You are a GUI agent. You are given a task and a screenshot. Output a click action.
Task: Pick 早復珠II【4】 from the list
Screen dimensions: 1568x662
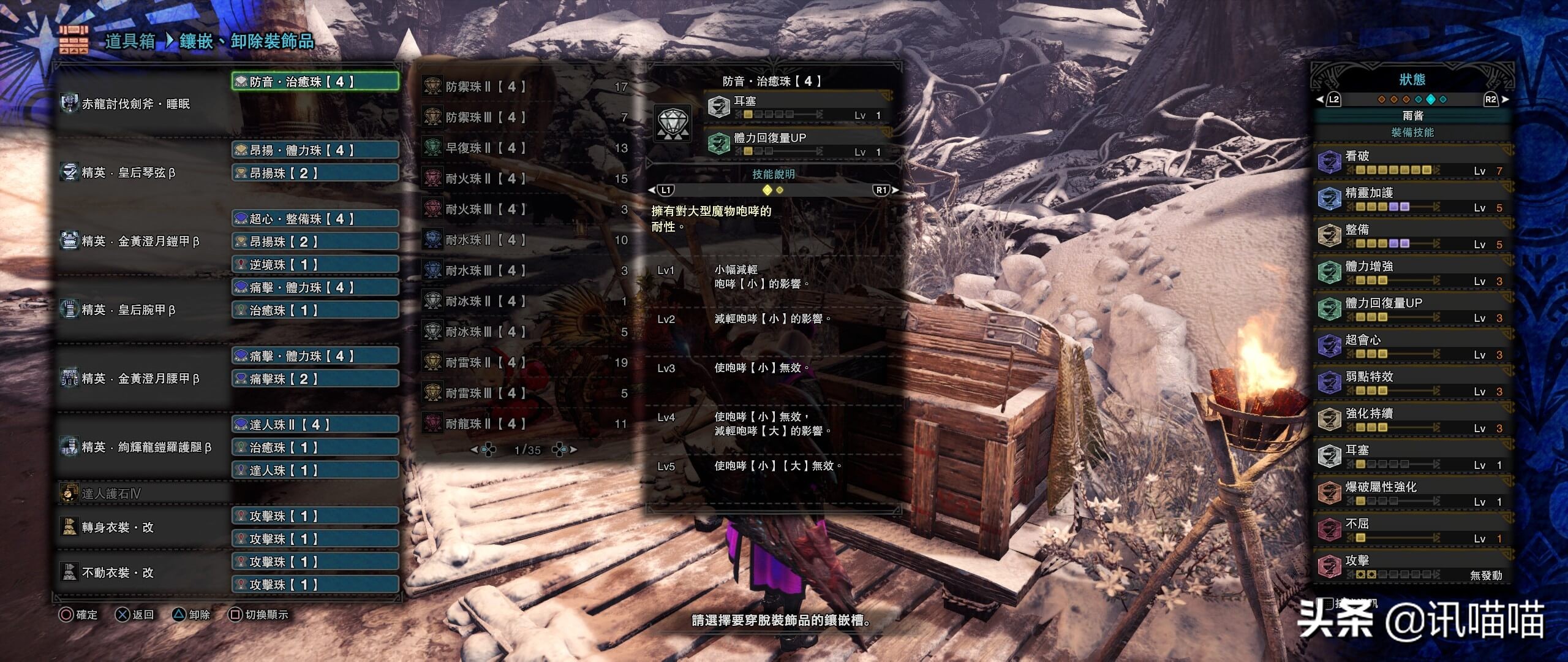pyautogui.click(x=526, y=148)
